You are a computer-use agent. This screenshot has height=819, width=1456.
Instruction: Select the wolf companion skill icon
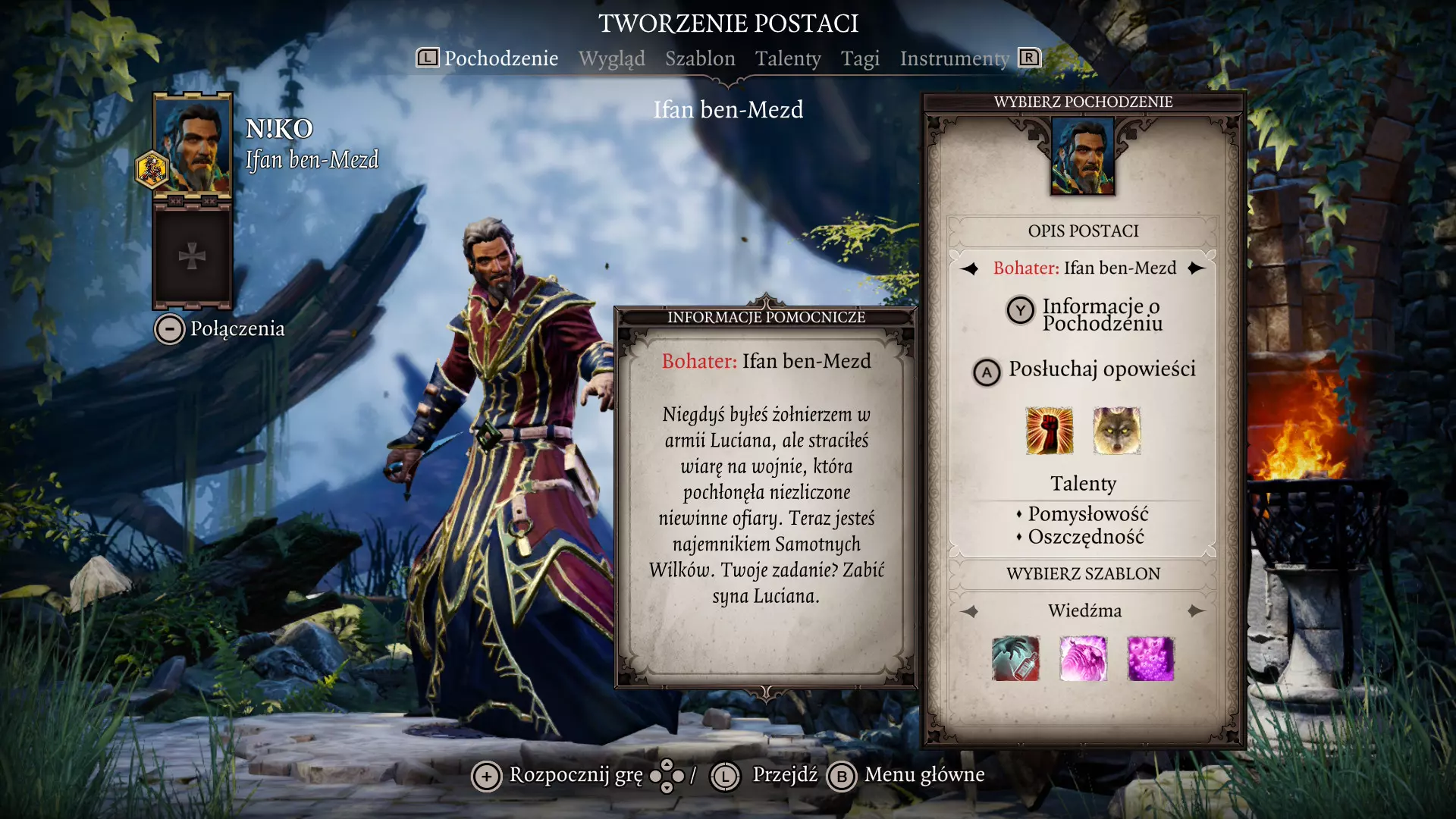coord(1117,431)
